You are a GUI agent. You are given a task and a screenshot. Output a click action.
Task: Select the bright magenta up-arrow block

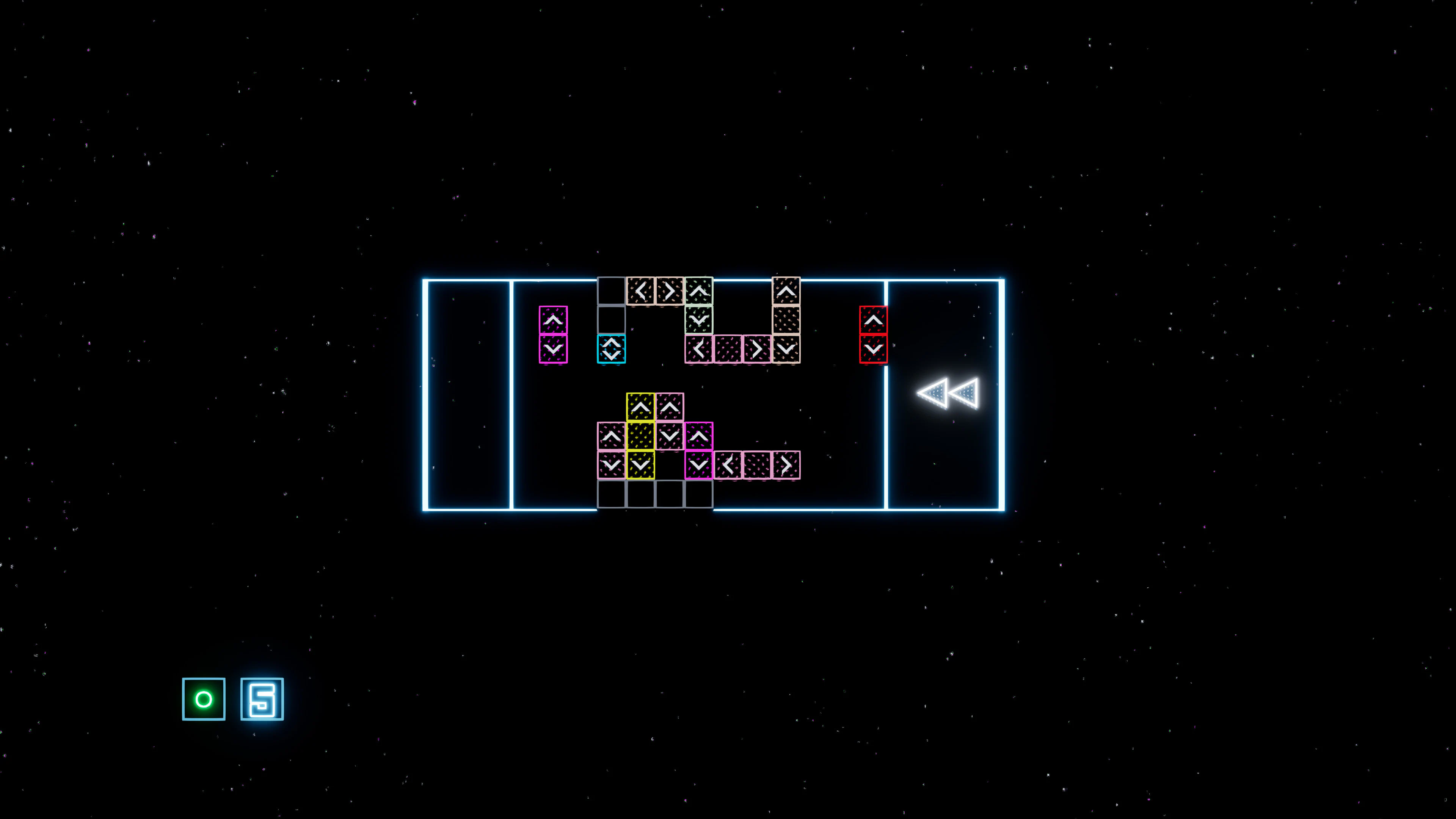699,436
